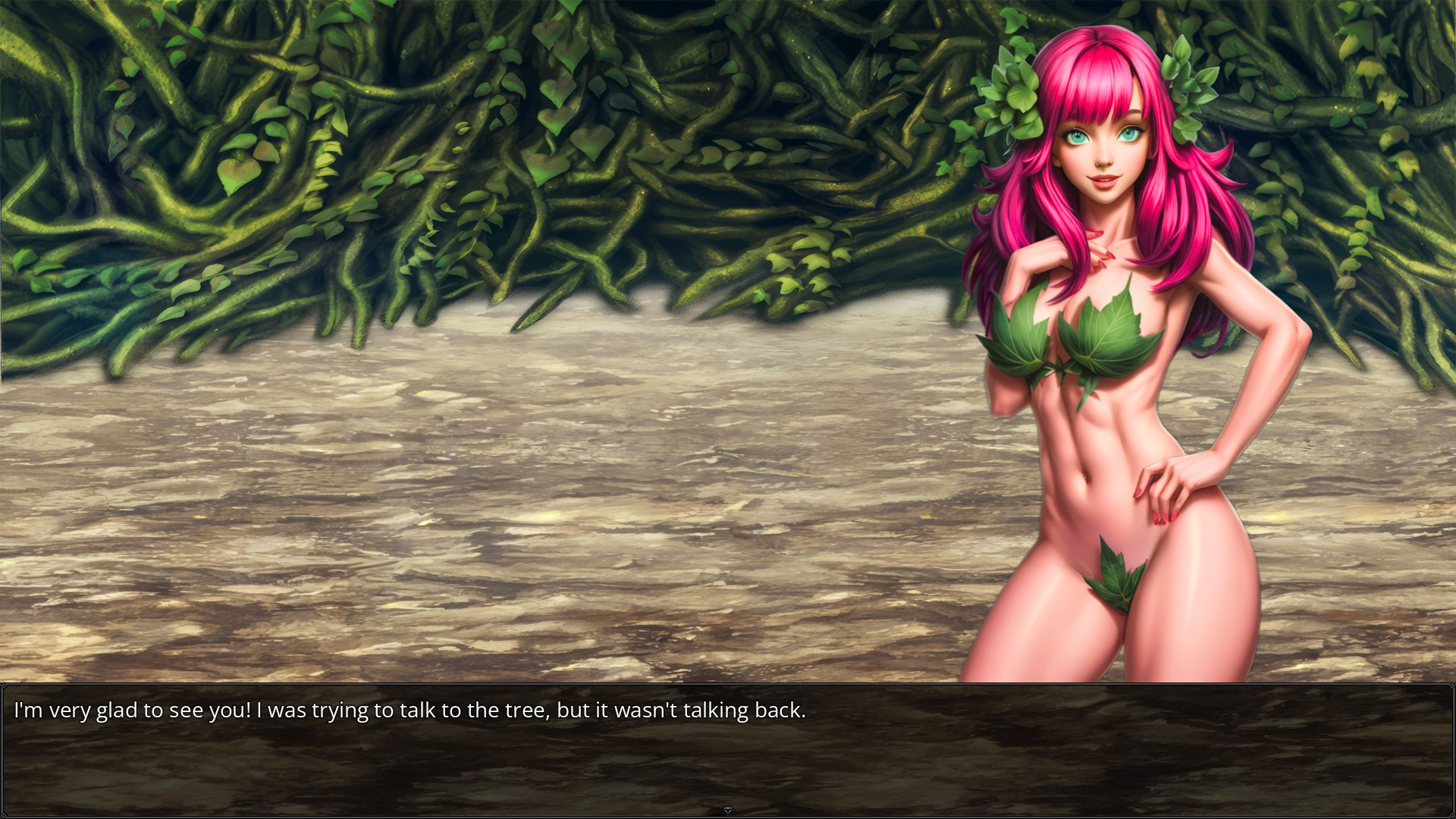
Task: Click the dialogue continue arrow indicator
Action: pos(727,810)
